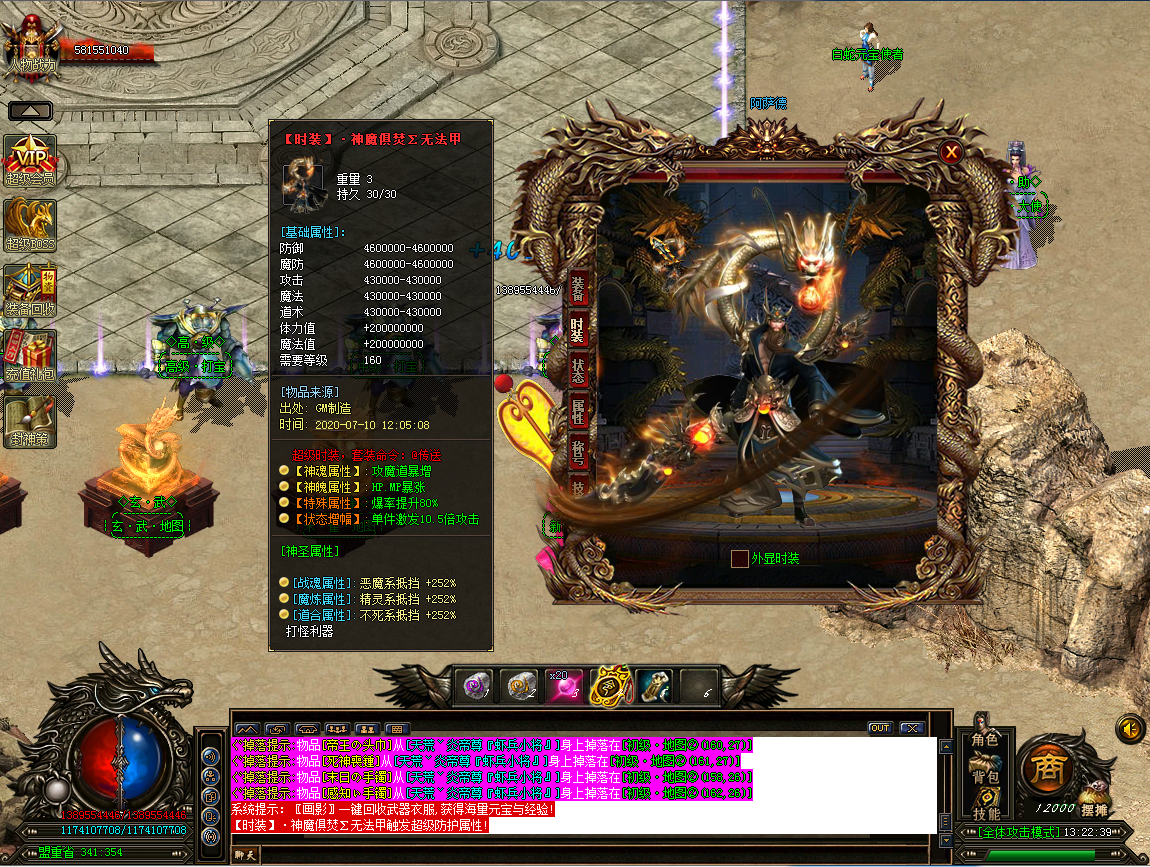Open the 超级会员 VIP menu

pos(30,160)
